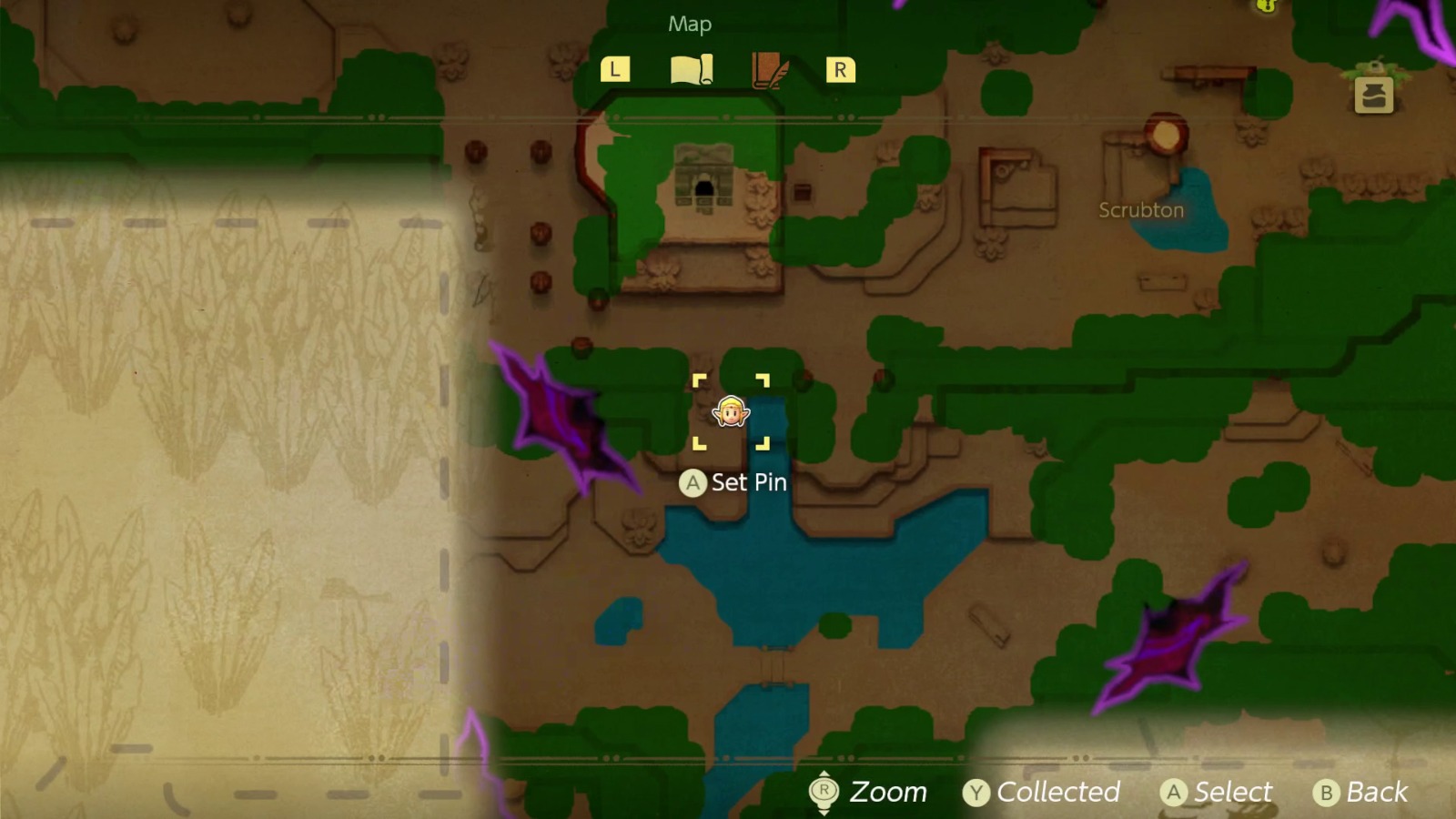Select the Map scroll icon at the top
The image size is (1456, 819).
point(690,67)
